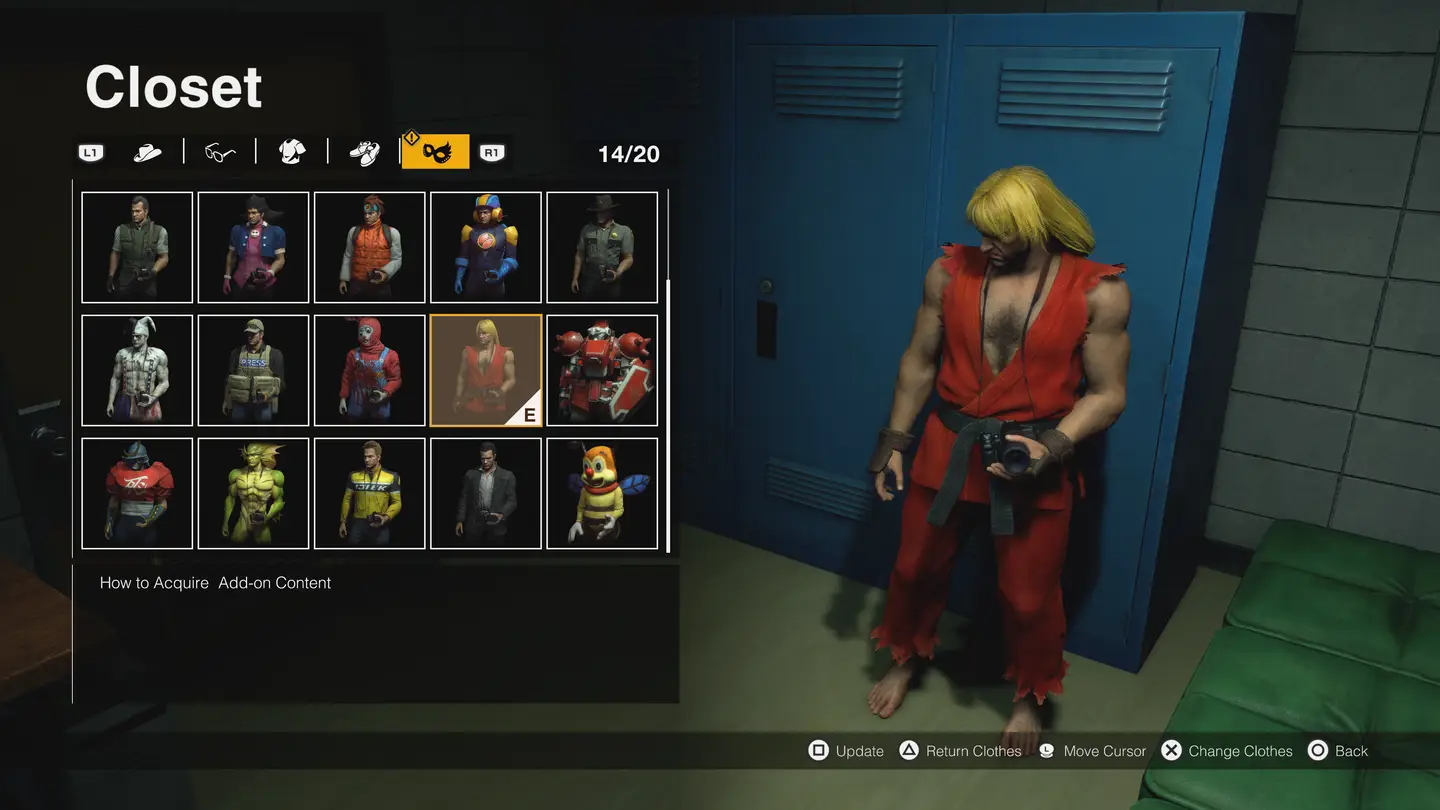Click the X icon for Change Clothes
The image size is (1440, 810).
click(1171, 749)
